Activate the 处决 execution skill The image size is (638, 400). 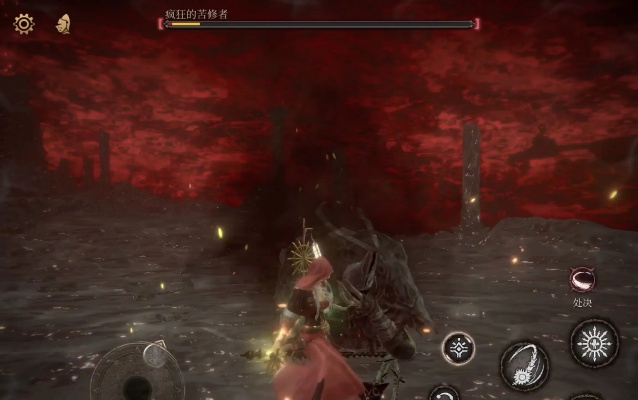[582, 279]
